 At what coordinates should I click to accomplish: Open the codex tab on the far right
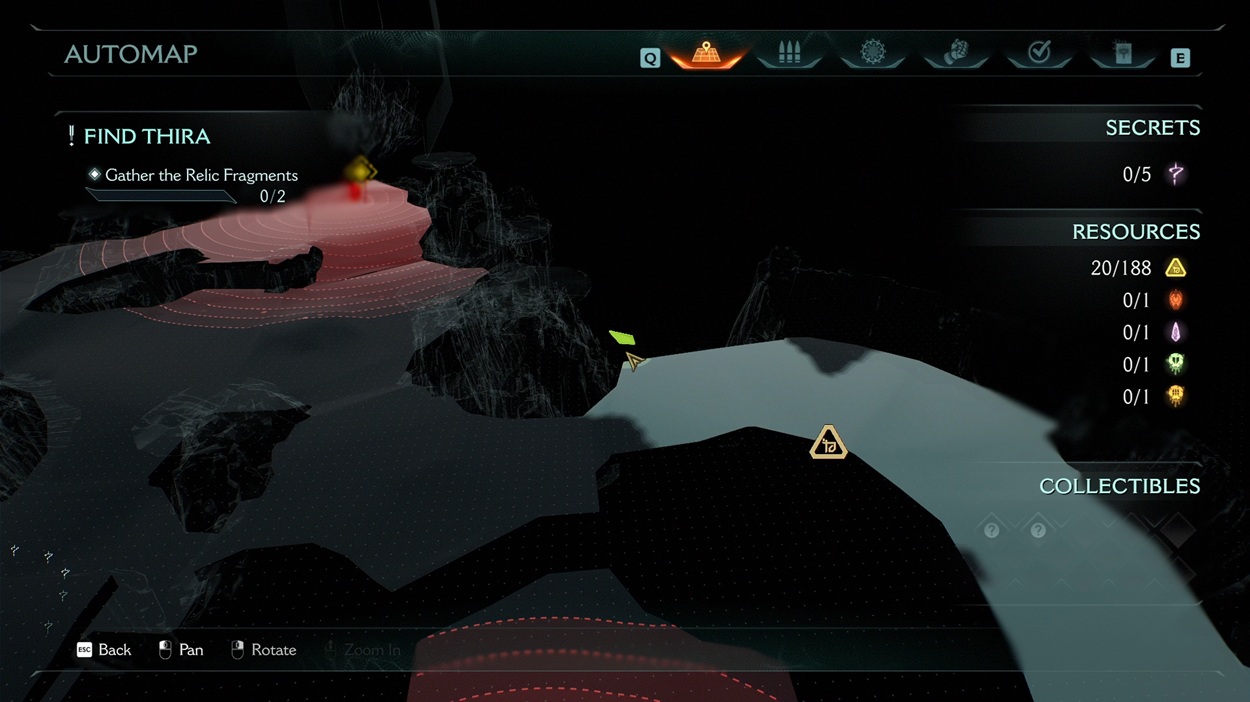[x=1123, y=54]
